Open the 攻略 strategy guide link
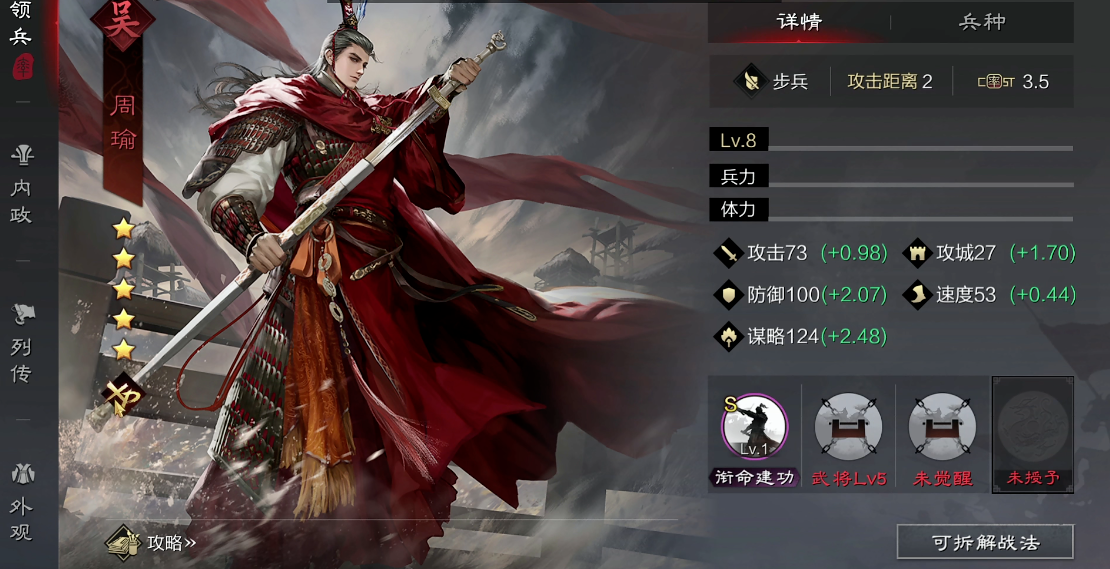The height and width of the screenshot is (569, 1110). click(x=154, y=543)
